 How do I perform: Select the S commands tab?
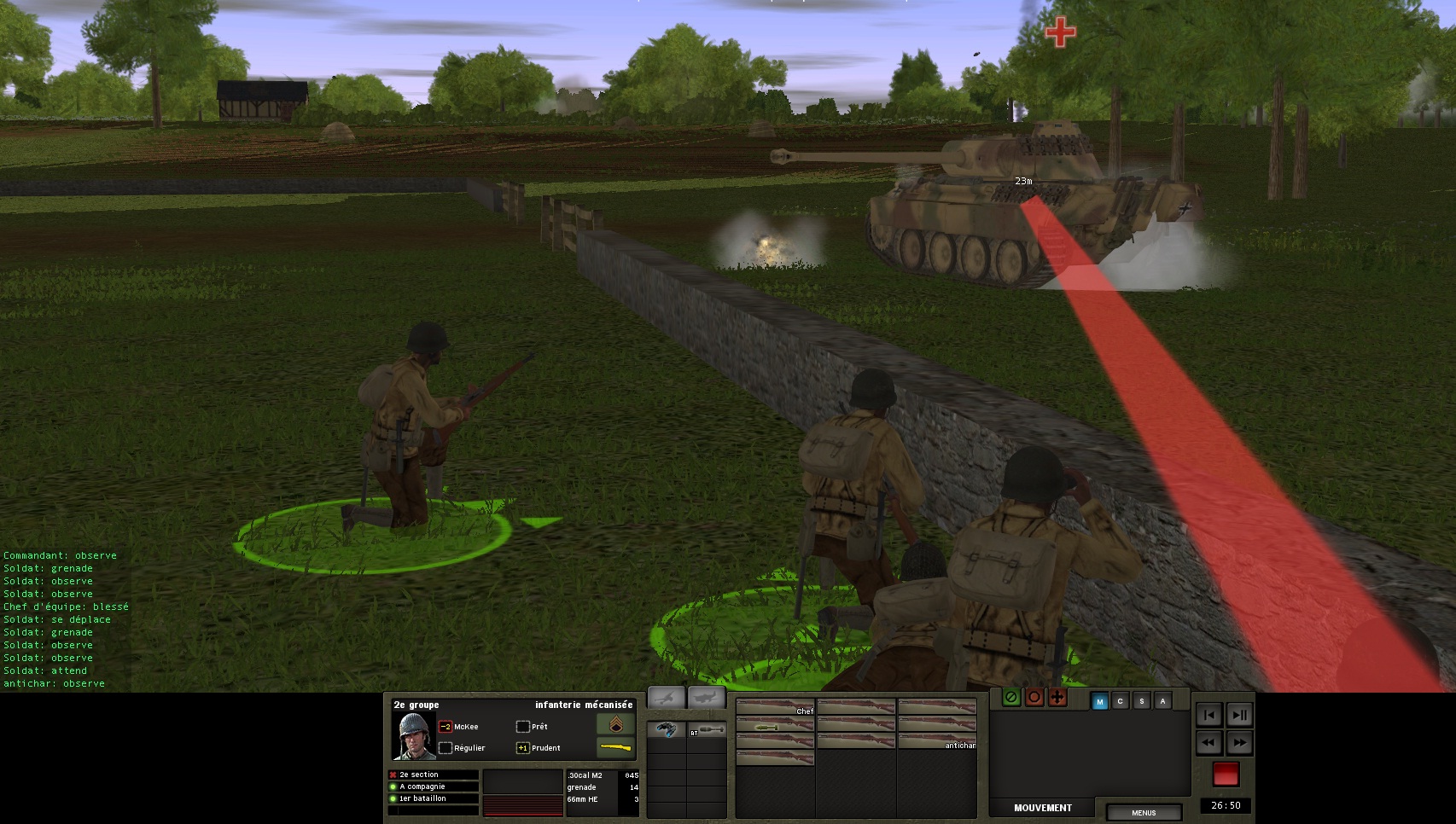(x=1141, y=701)
